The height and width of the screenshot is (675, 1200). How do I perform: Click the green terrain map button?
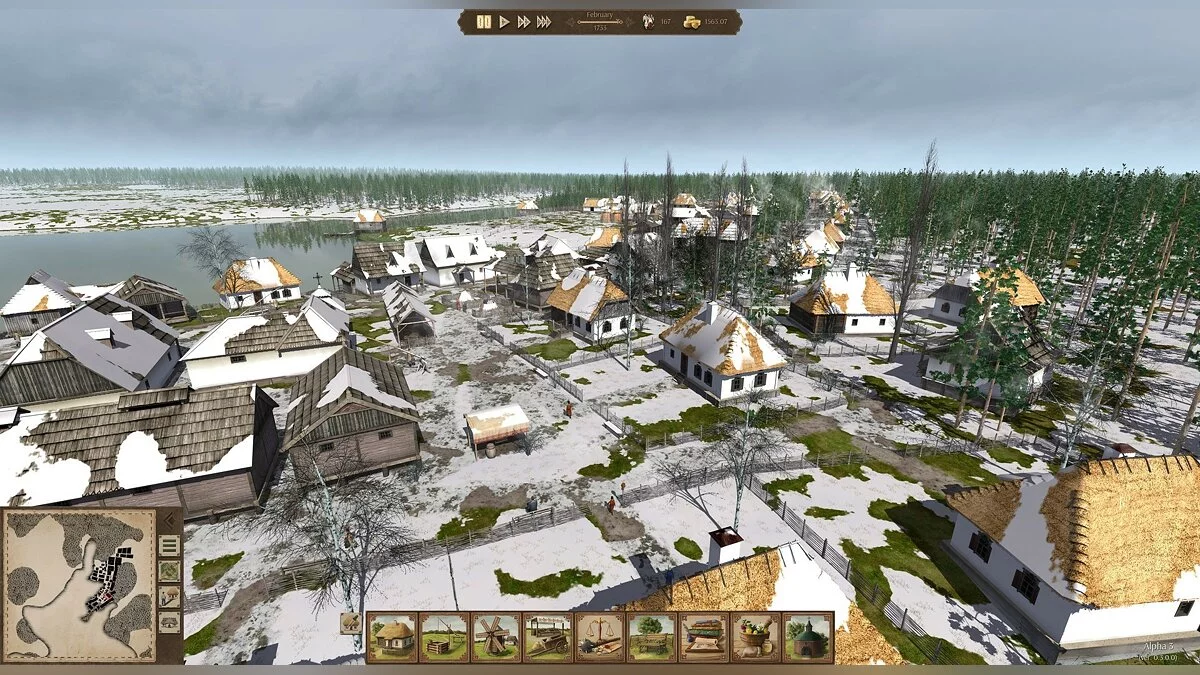169,571
